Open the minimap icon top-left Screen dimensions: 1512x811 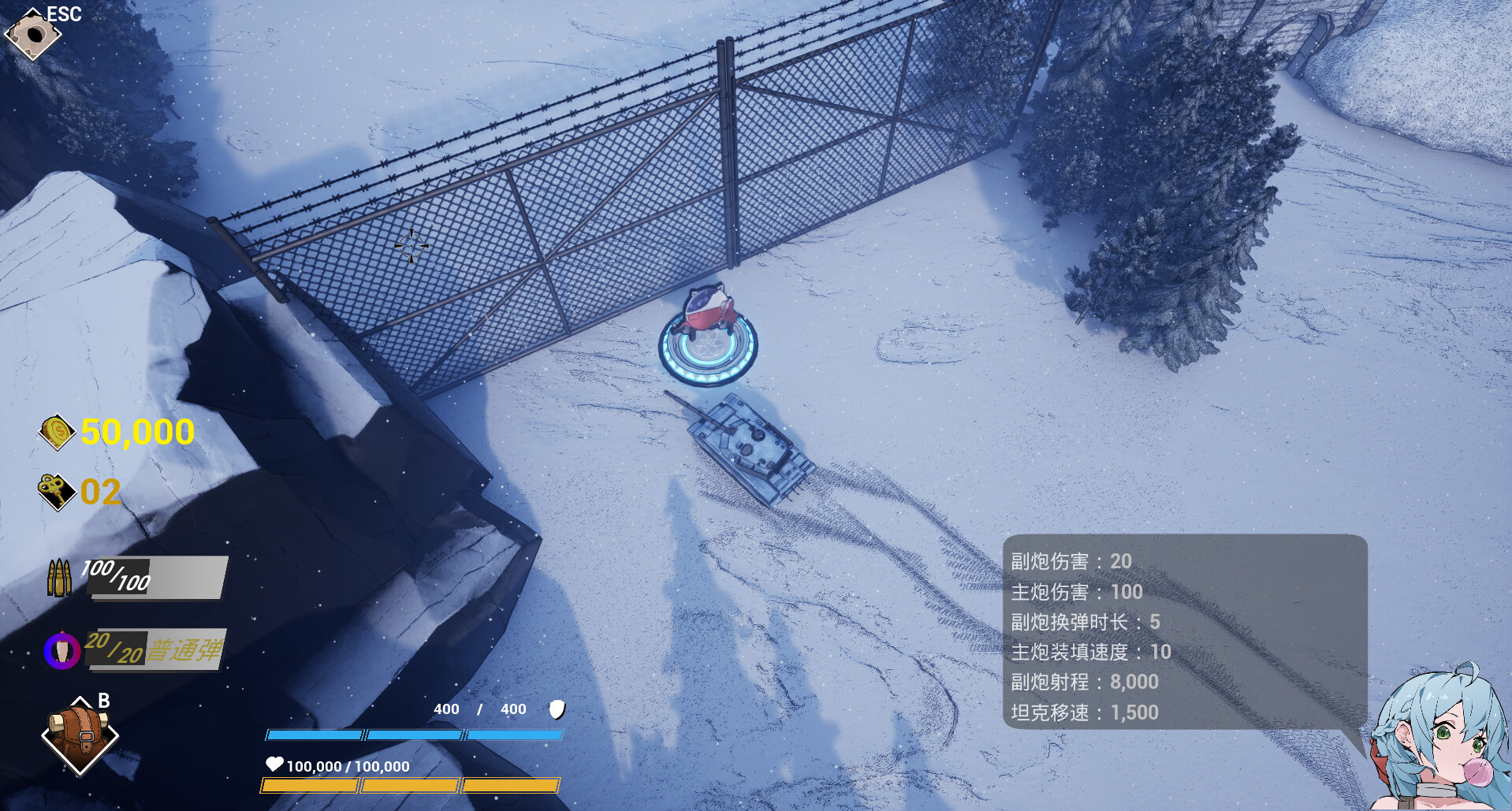click(x=35, y=35)
